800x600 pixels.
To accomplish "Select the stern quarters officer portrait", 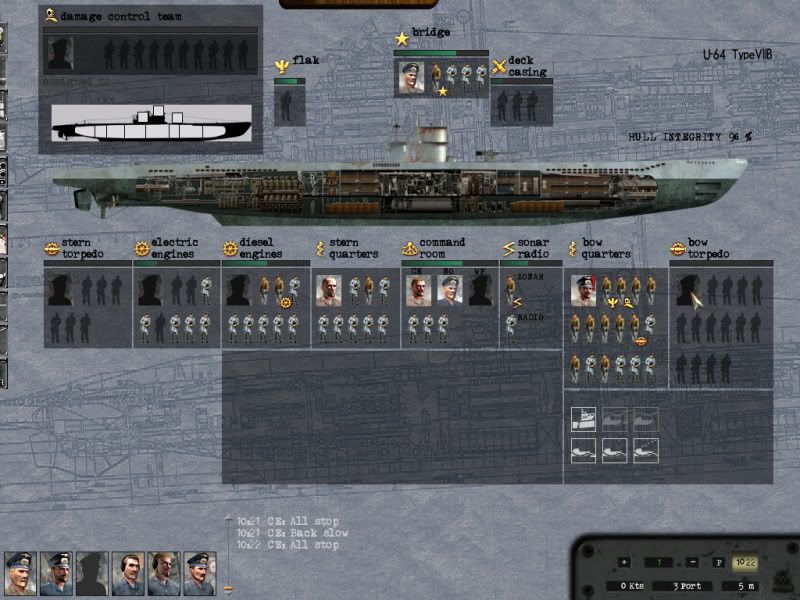I will coord(330,291).
